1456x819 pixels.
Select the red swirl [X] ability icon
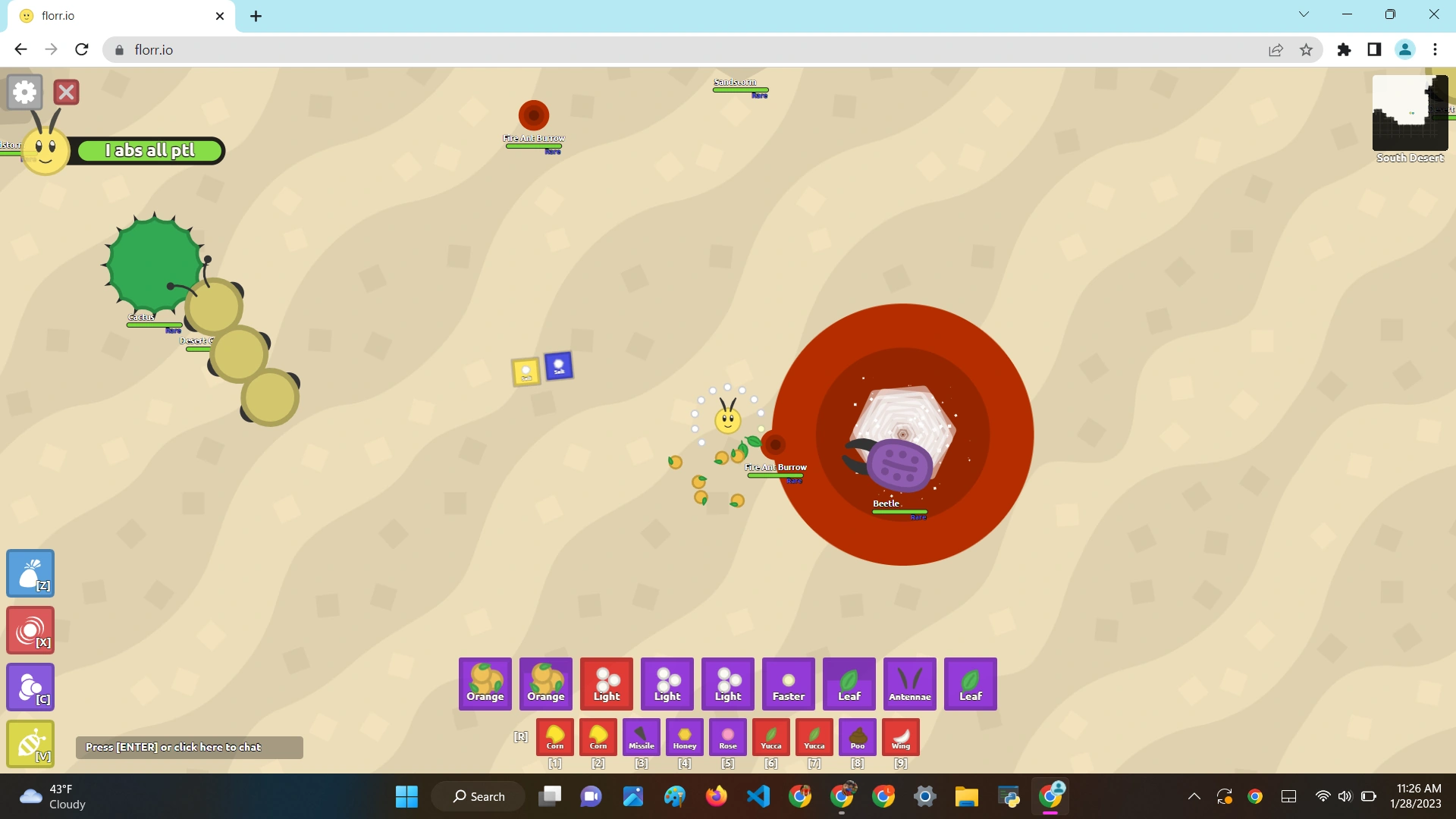[x=30, y=629]
